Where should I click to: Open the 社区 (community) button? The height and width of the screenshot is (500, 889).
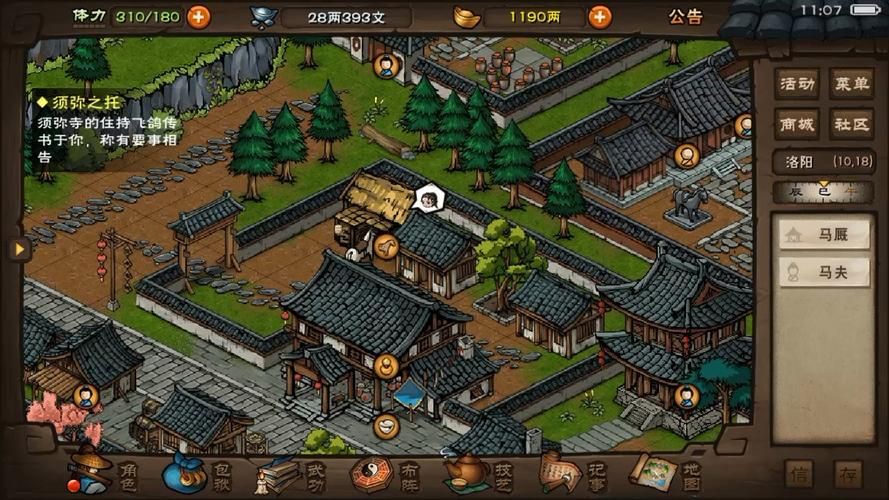(x=850, y=123)
